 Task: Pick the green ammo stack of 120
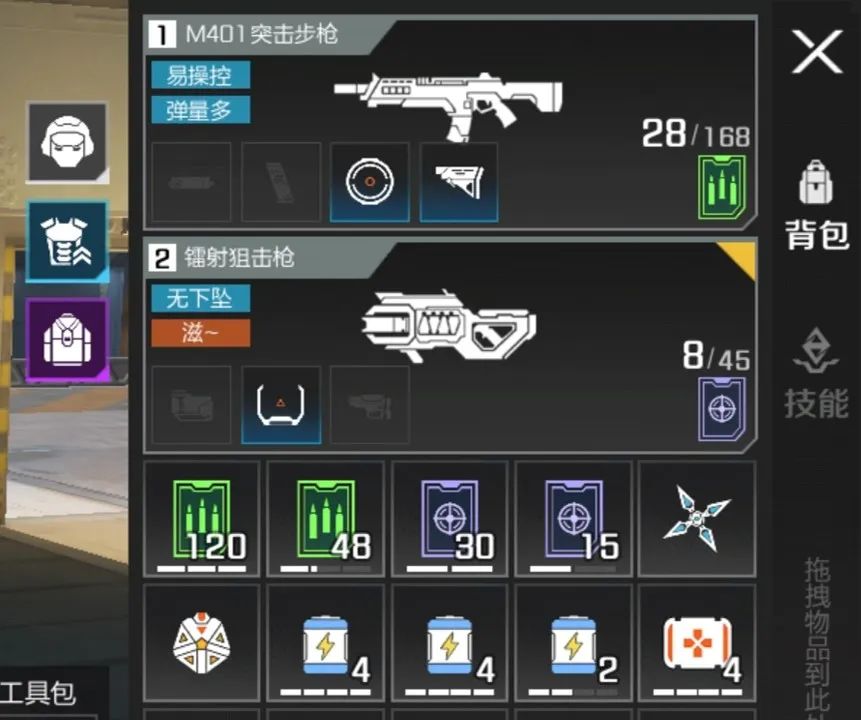point(202,518)
